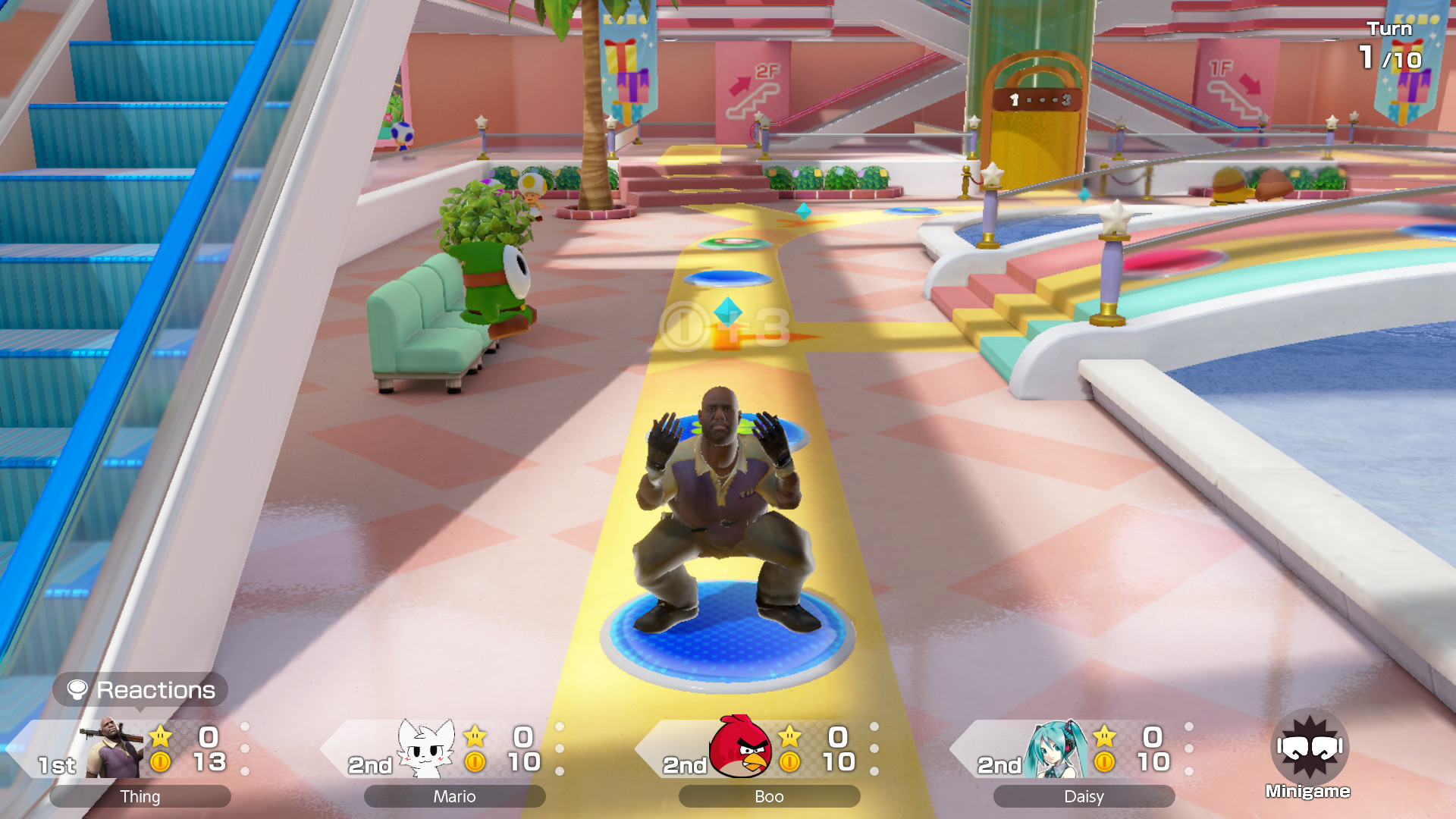Click the Thing name plate

pos(140,796)
